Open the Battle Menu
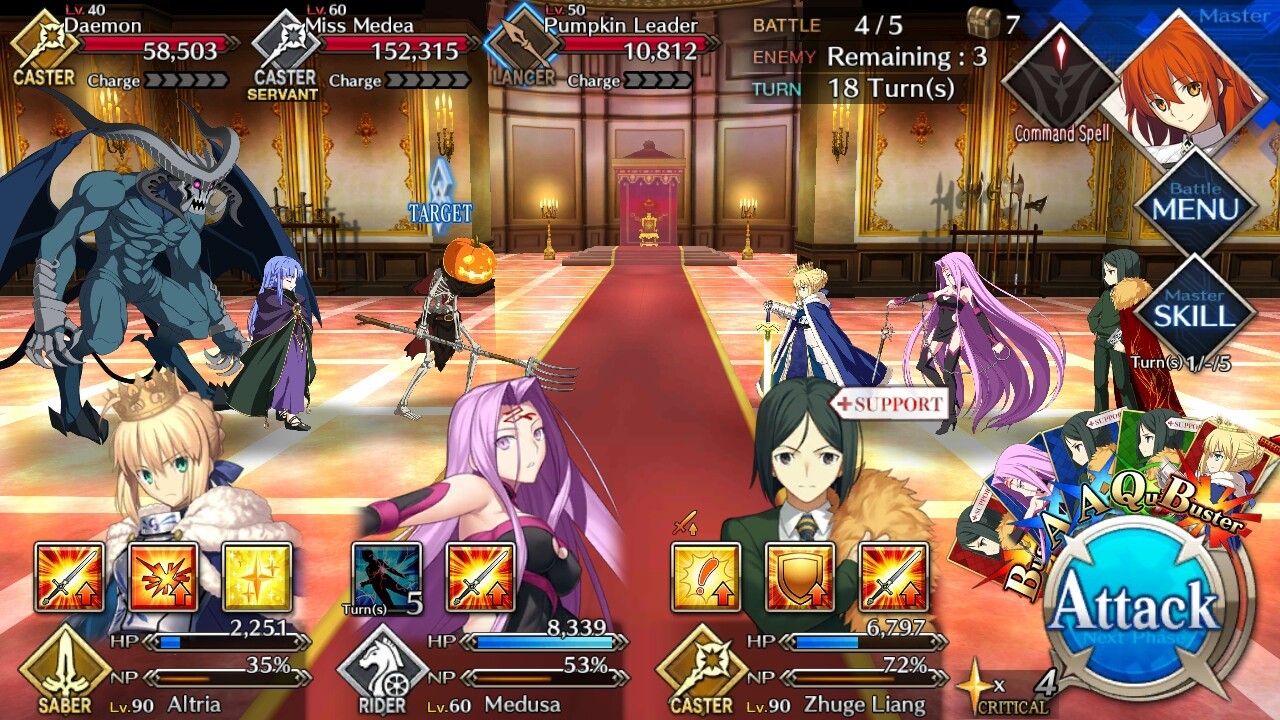 pyautogui.click(x=1195, y=205)
